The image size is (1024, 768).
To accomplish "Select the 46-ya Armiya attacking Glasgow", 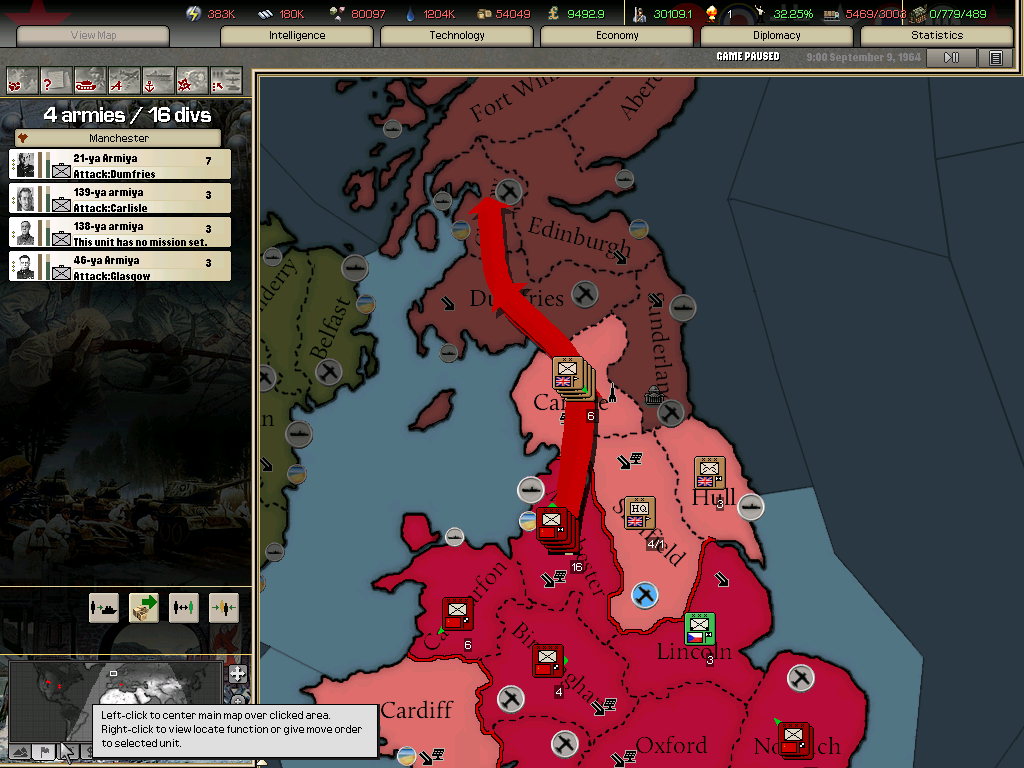I will [120, 267].
